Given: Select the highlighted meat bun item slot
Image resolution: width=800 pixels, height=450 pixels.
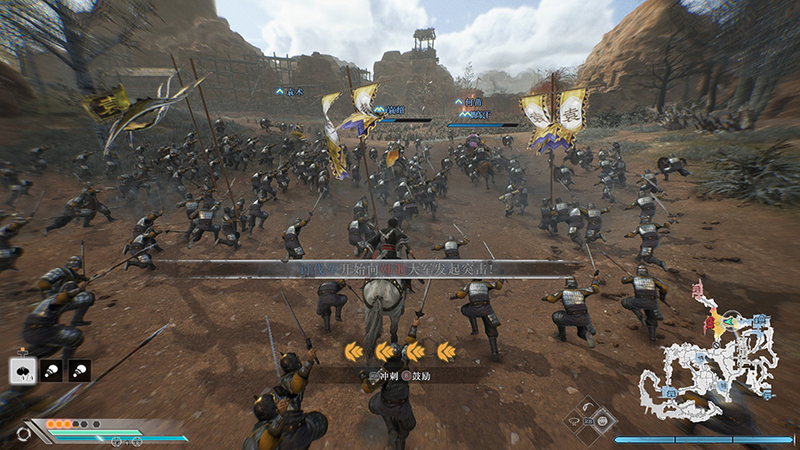Looking at the screenshot, I should 23,370.
